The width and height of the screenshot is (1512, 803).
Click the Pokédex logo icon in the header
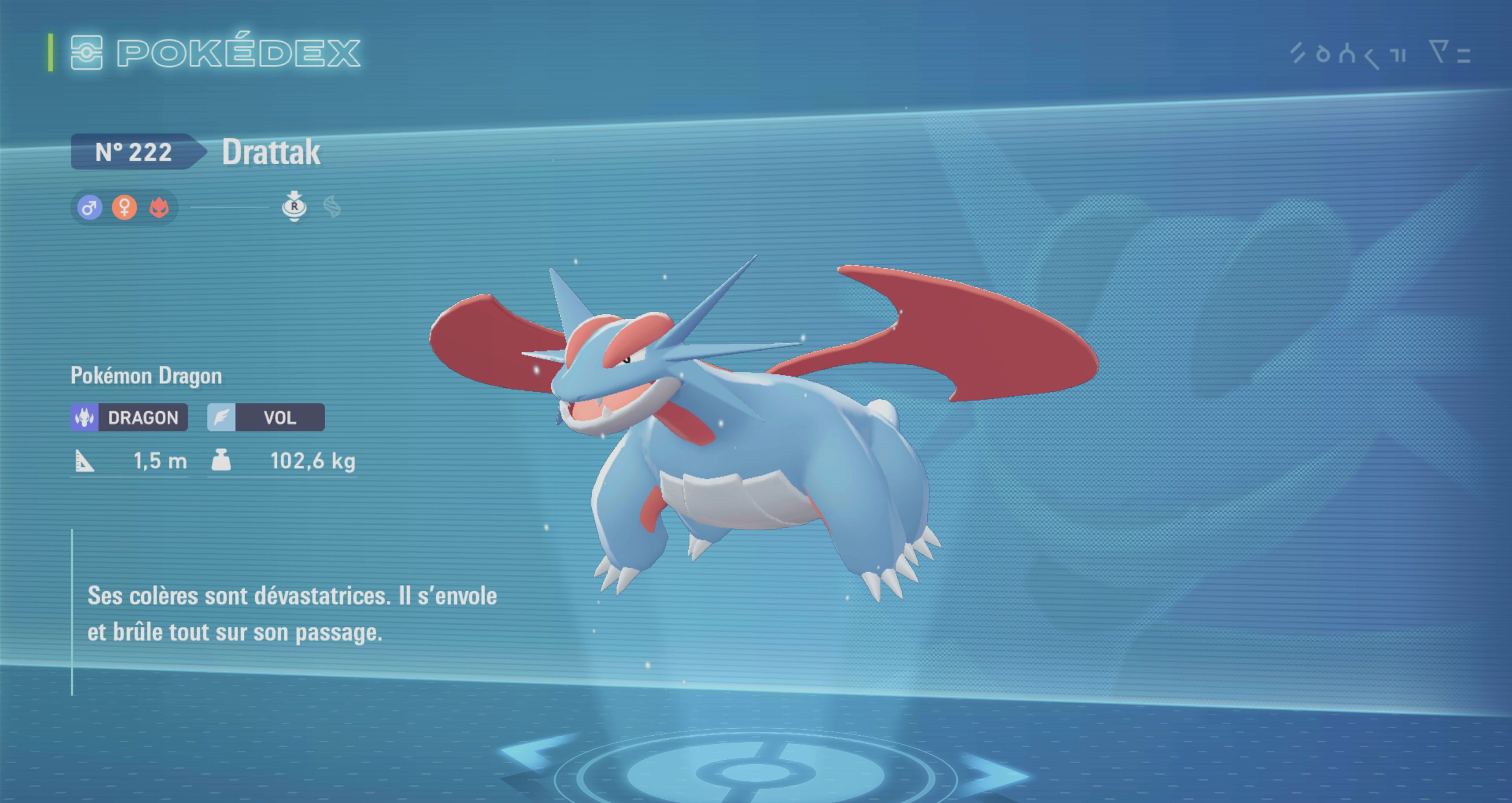87,53
